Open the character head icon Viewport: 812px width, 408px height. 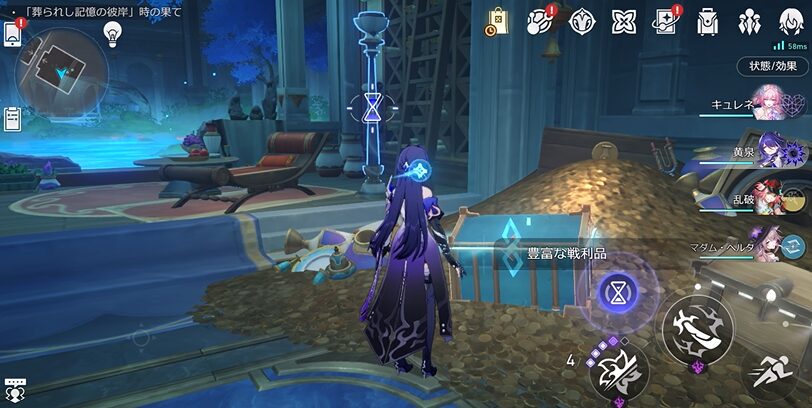pyautogui.click(x=791, y=20)
